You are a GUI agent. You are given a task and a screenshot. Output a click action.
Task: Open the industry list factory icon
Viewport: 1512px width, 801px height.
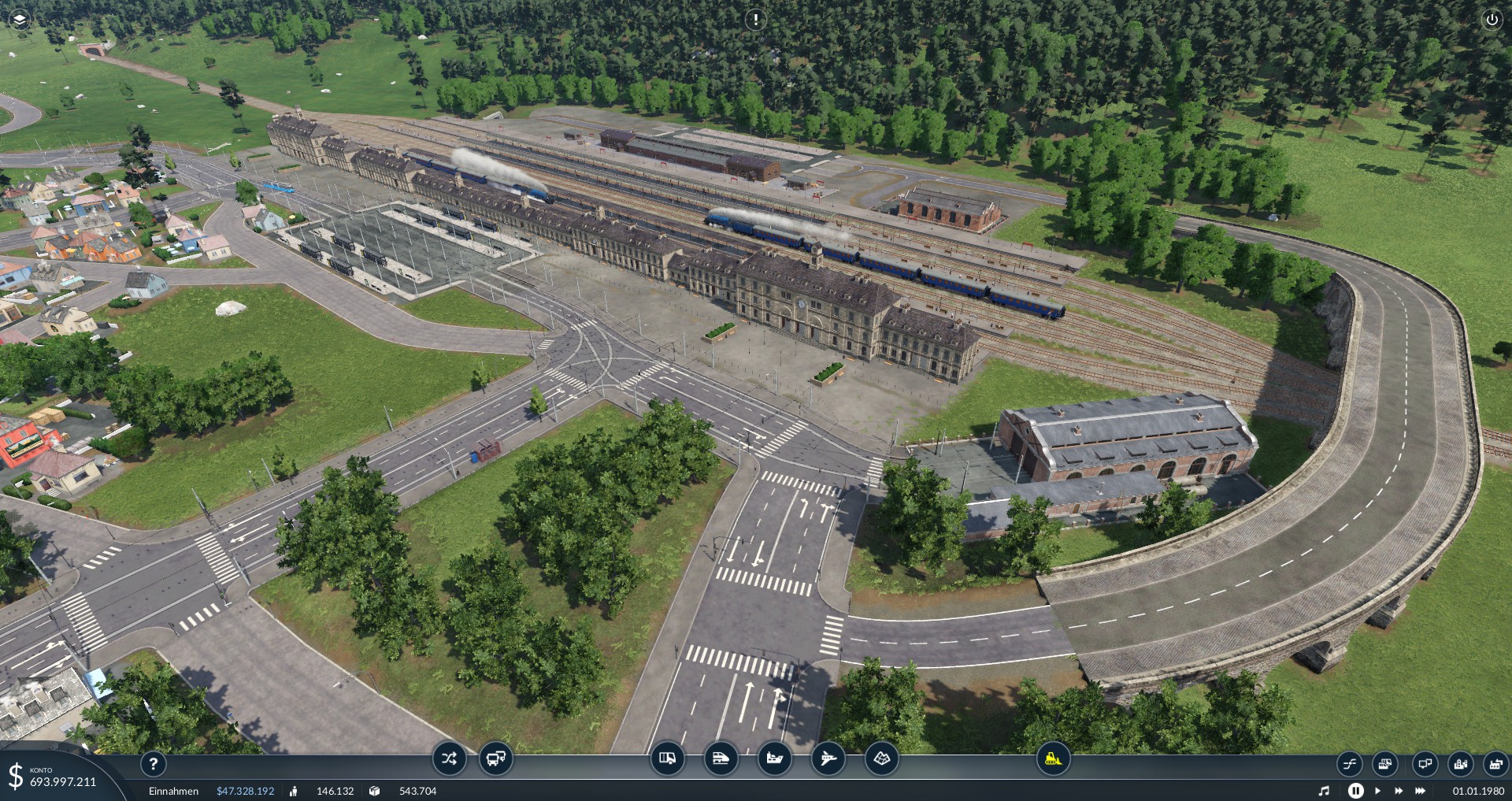[1495, 763]
